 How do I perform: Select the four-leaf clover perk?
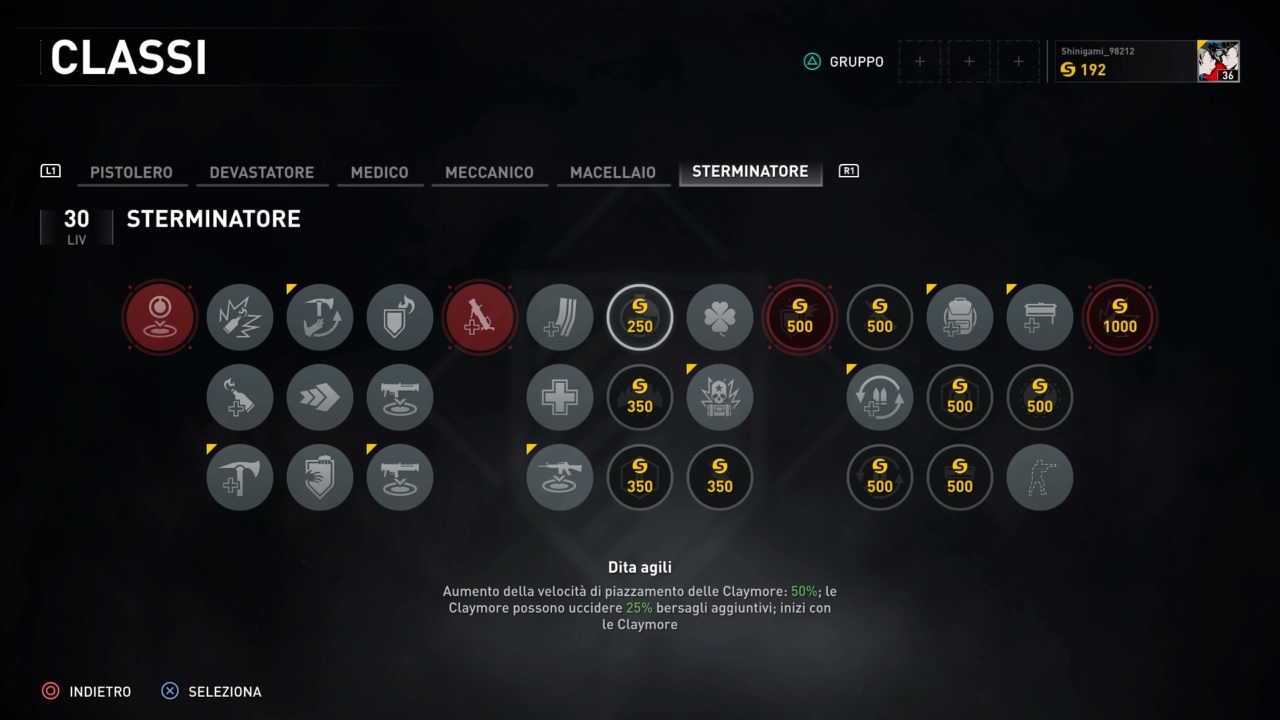720,318
